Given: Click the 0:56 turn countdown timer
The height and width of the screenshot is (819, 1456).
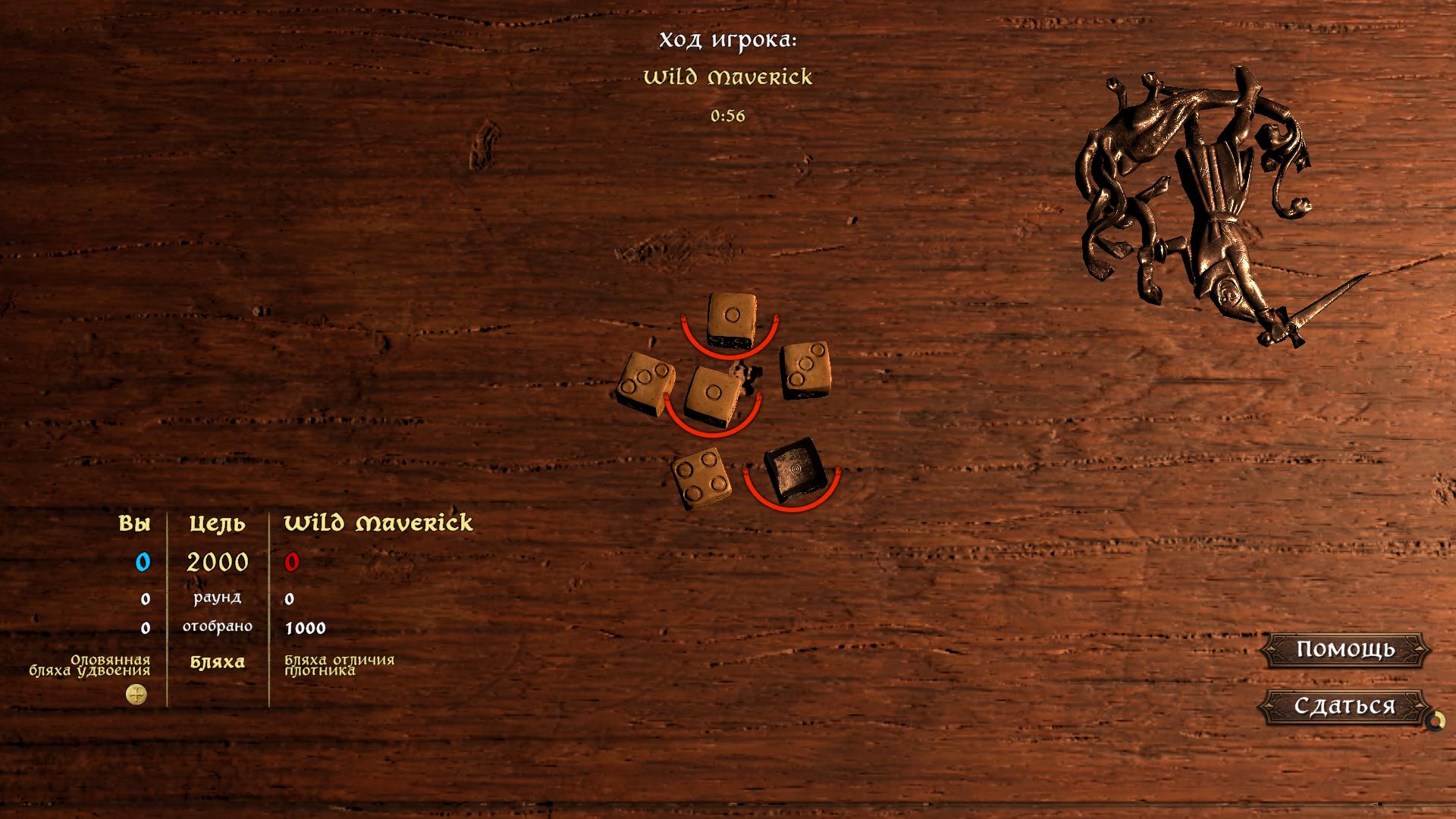Looking at the screenshot, I should 729,116.
